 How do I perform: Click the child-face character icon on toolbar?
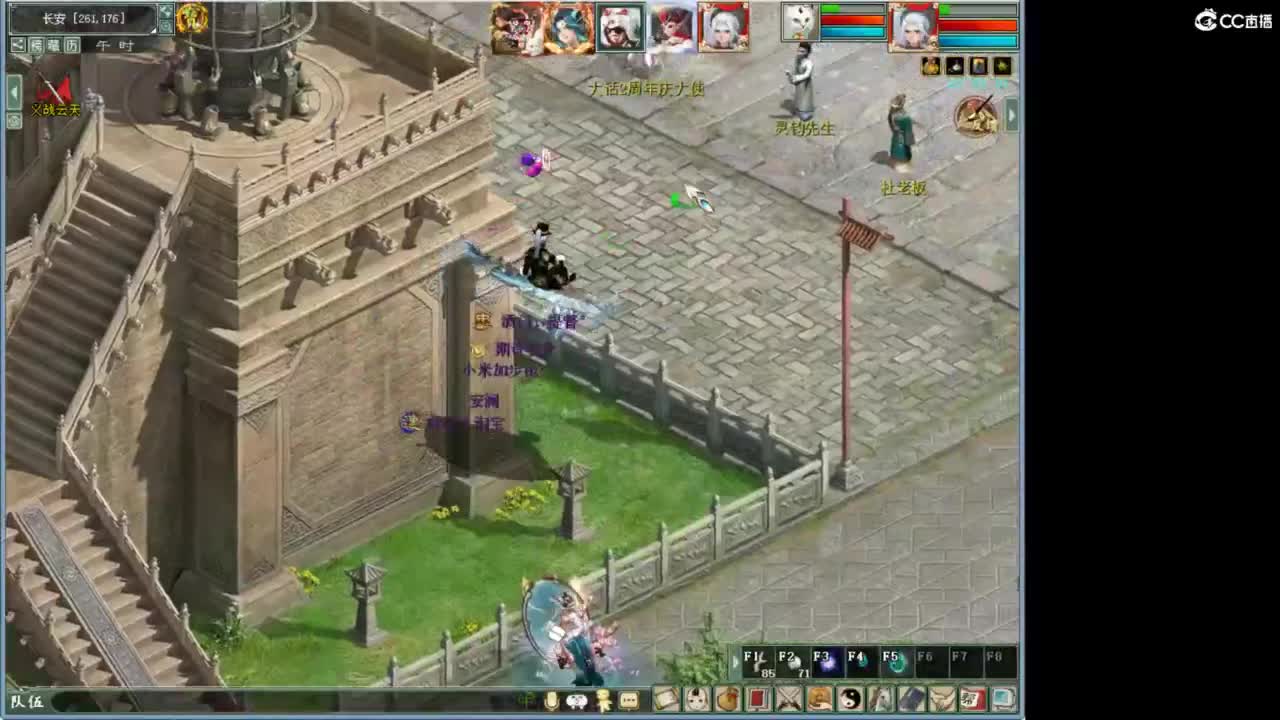[698, 698]
